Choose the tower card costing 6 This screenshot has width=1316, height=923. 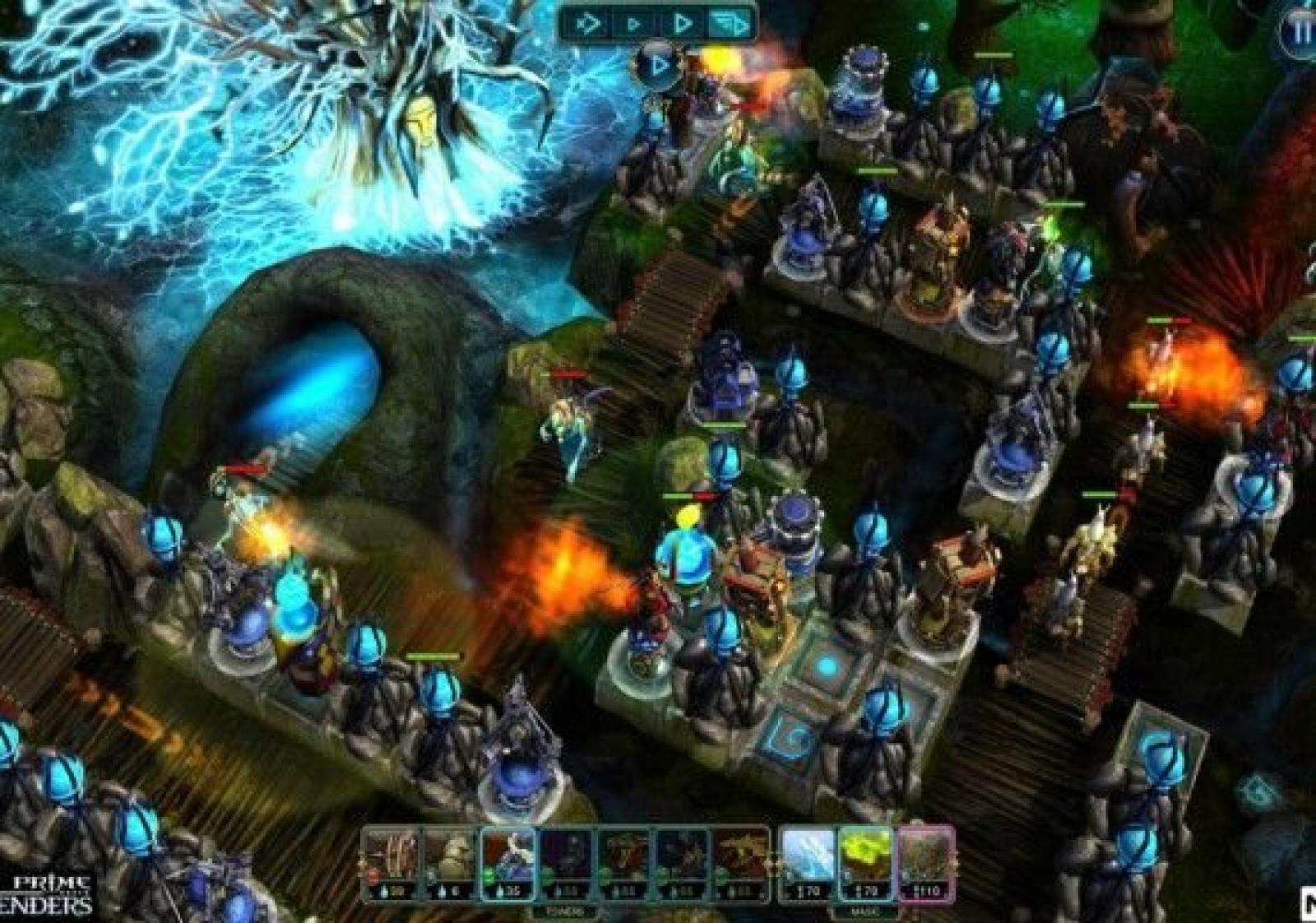[449, 864]
